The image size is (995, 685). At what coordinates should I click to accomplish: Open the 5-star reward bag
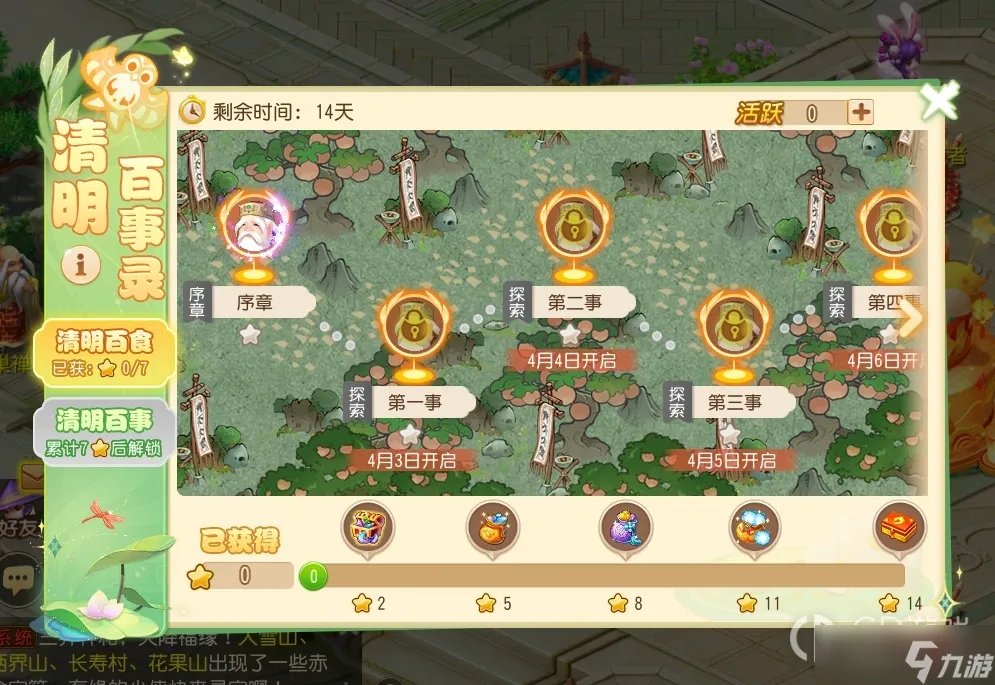[x=494, y=526]
